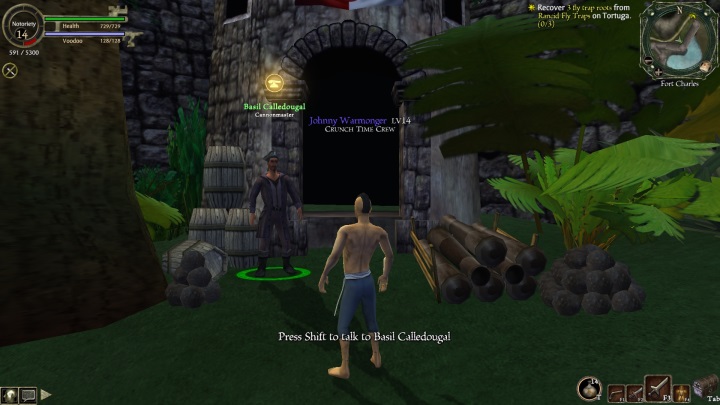Open the head-shaped emote button
This screenshot has height=405, width=720.
pyautogui.click(x=9, y=395)
